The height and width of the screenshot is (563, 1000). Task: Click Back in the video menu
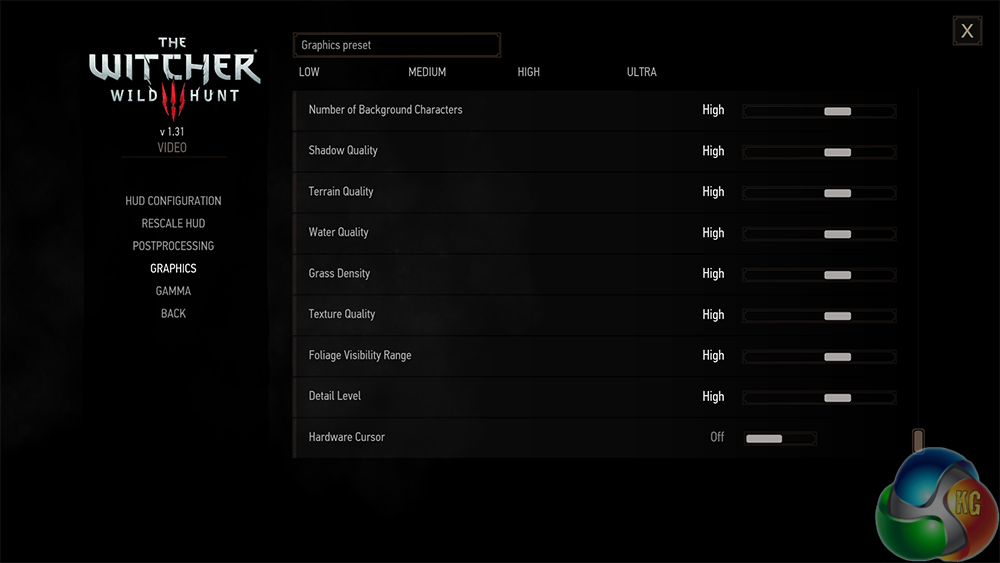[173, 314]
